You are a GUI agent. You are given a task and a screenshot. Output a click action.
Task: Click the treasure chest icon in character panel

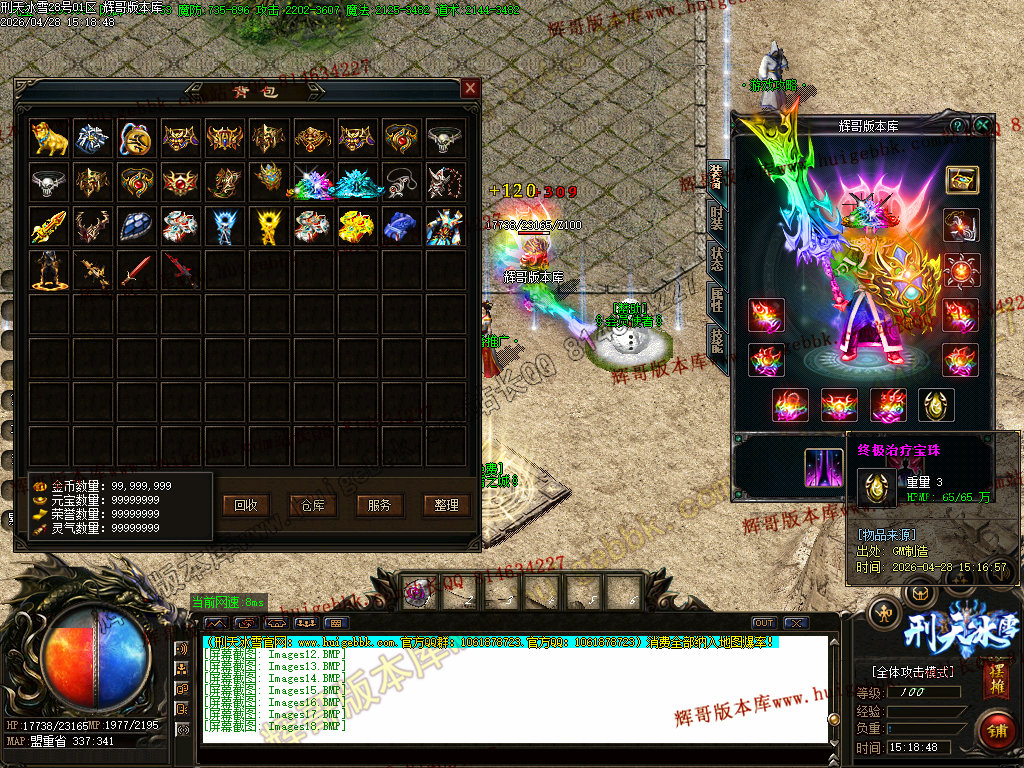coord(962,180)
